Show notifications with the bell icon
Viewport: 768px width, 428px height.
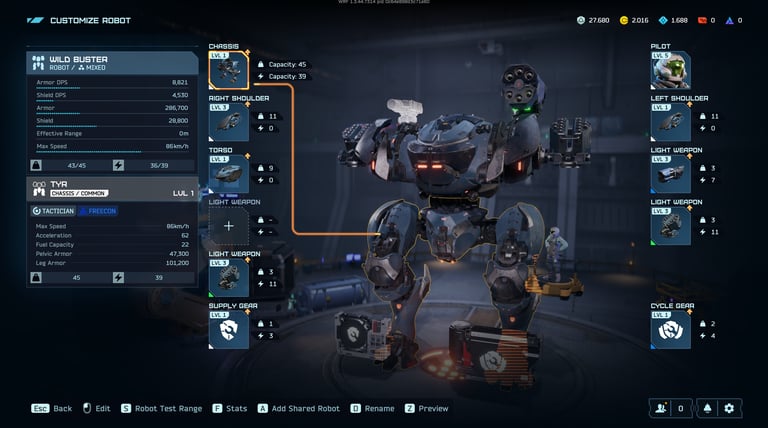pos(708,408)
